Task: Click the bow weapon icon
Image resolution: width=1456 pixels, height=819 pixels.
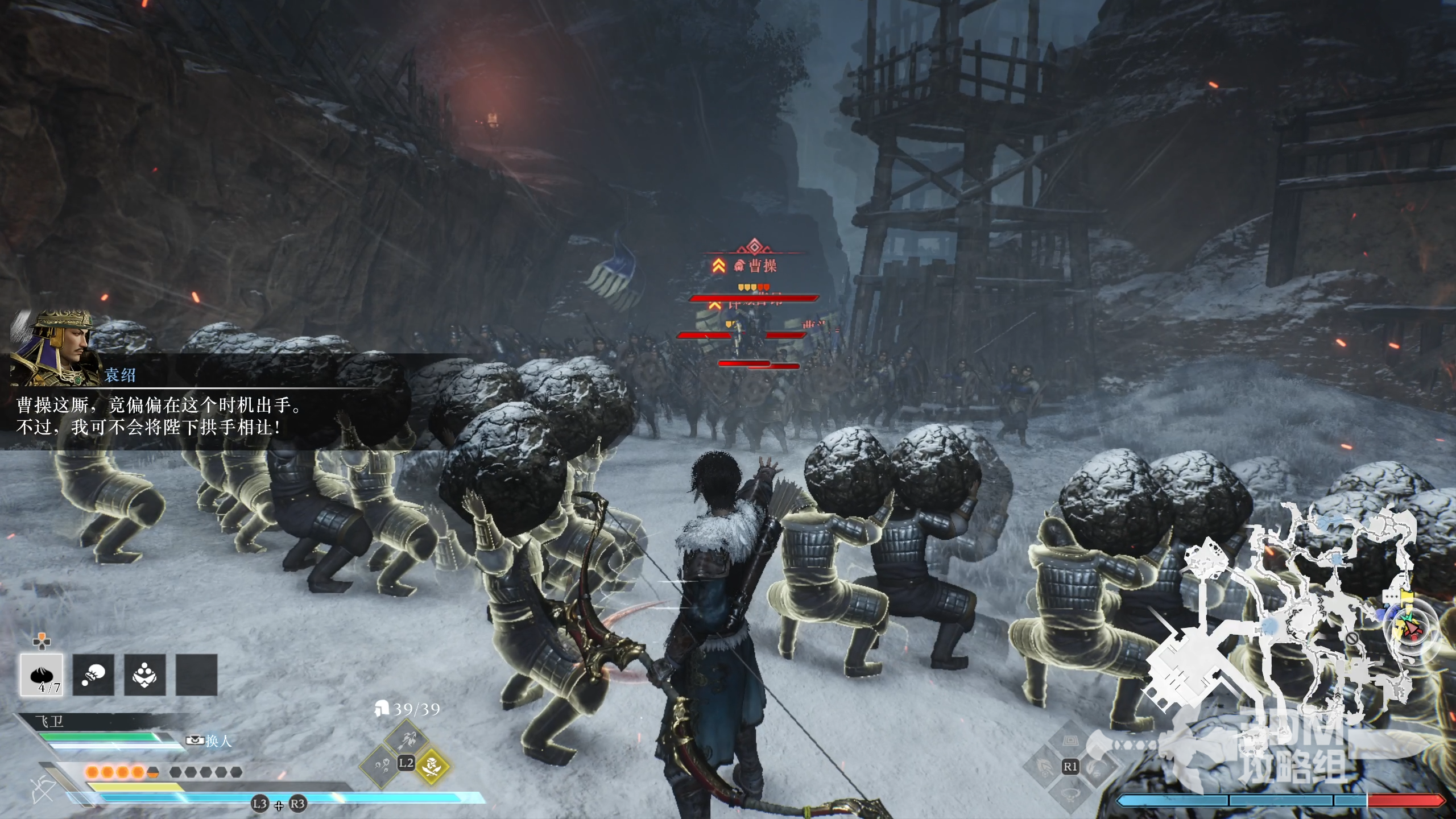Action: click(41, 791)
